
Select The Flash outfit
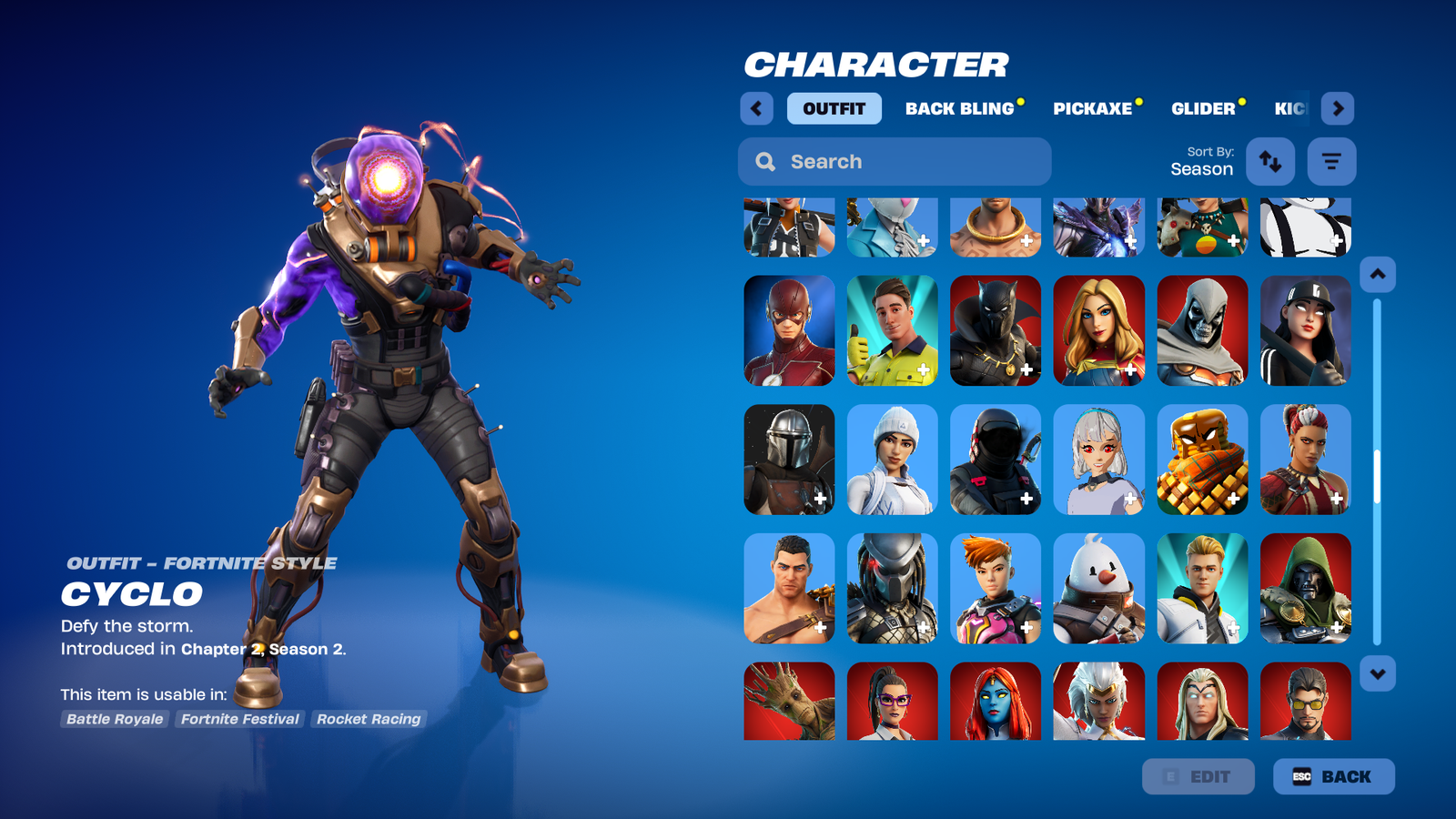click(x=789, y=331)
